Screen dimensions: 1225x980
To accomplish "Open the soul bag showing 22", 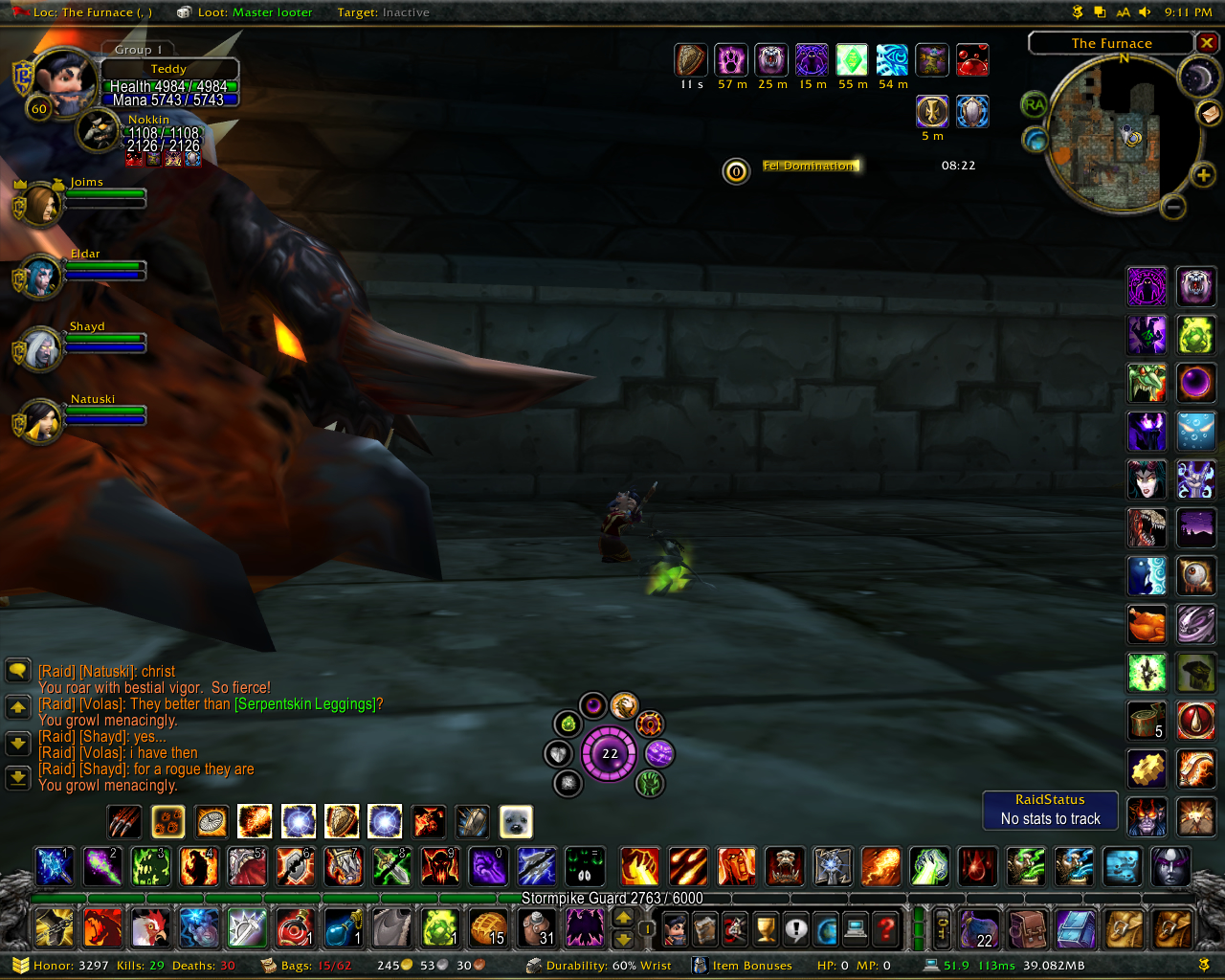I will tap(979, 927).
